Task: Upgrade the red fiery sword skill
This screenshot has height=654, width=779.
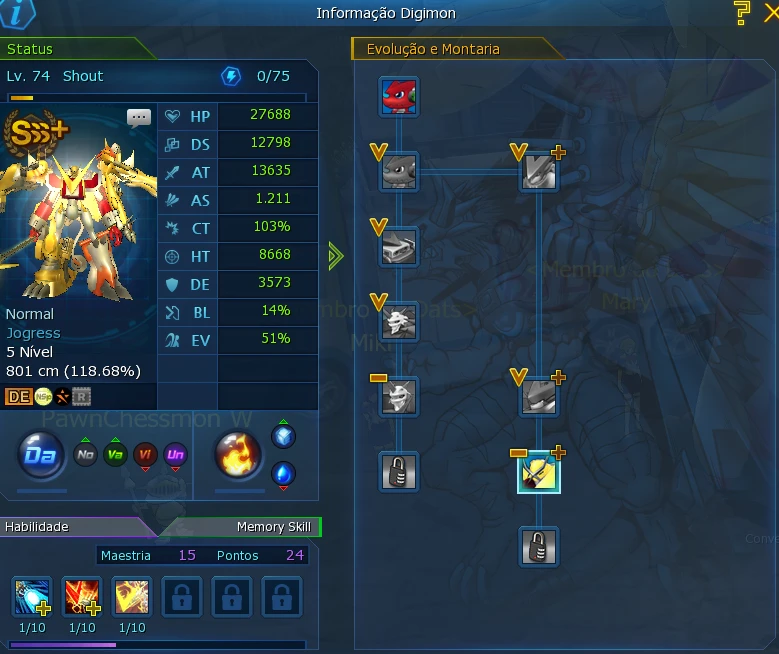Action: click(x=81, y=597)
